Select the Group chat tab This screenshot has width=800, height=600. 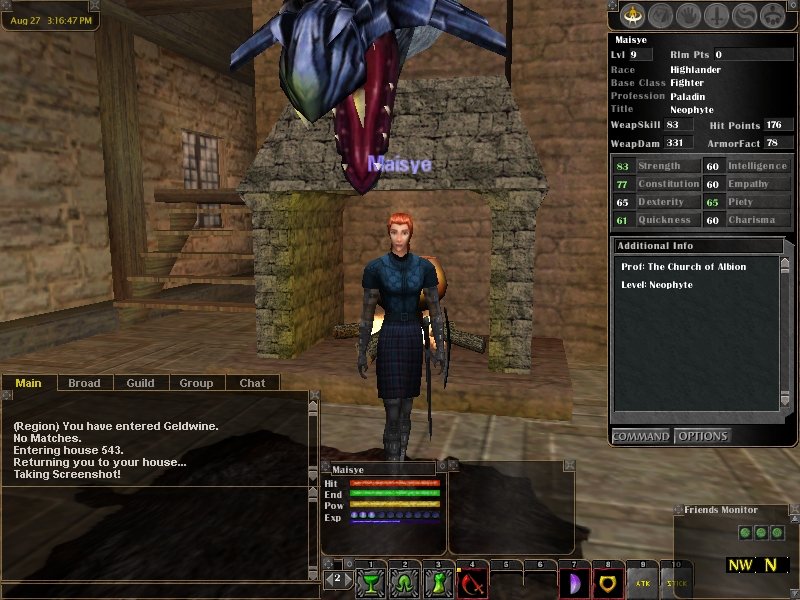click(196, 383)
